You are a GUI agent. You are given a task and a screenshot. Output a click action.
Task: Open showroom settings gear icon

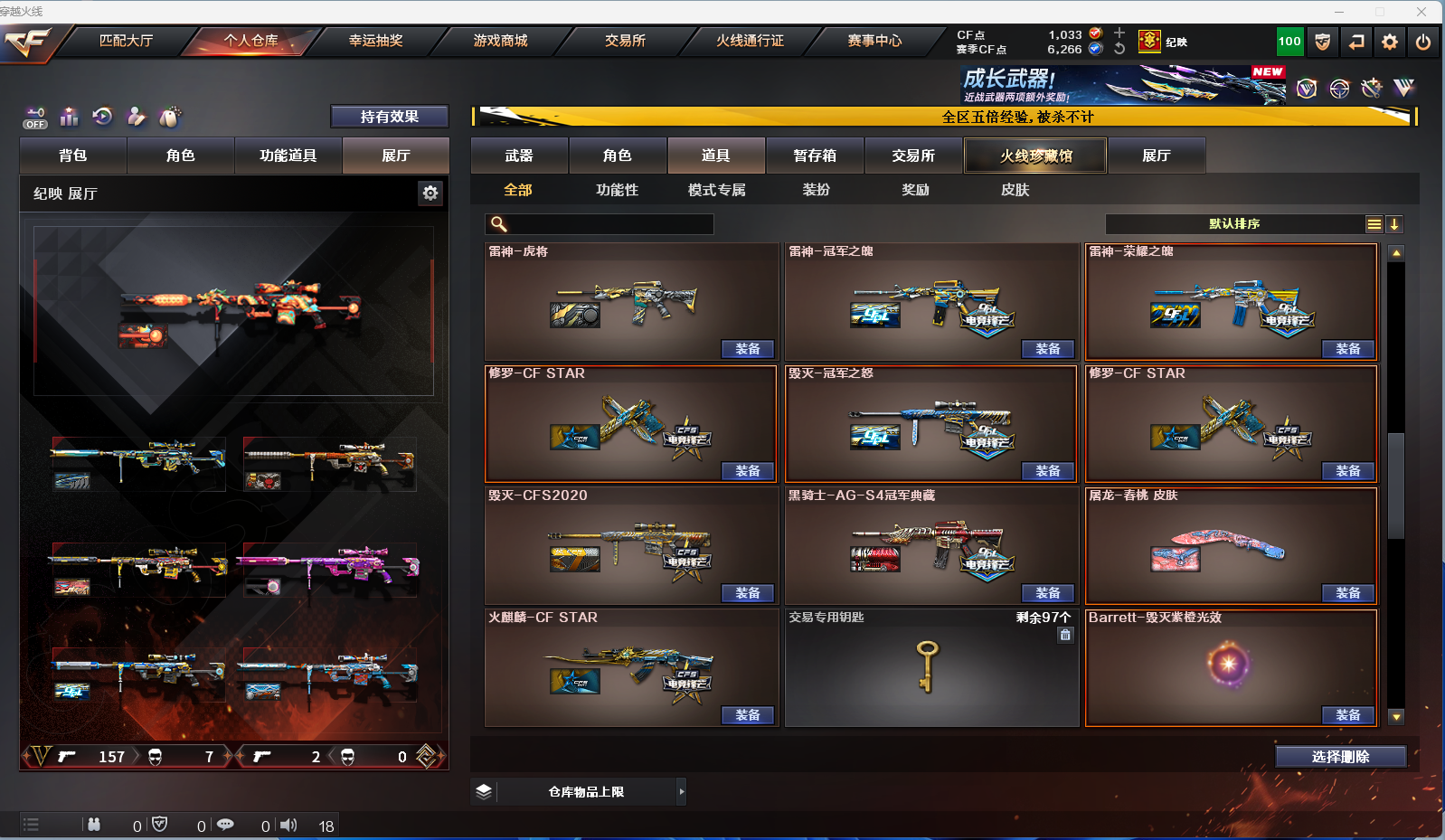coord(430,193)
